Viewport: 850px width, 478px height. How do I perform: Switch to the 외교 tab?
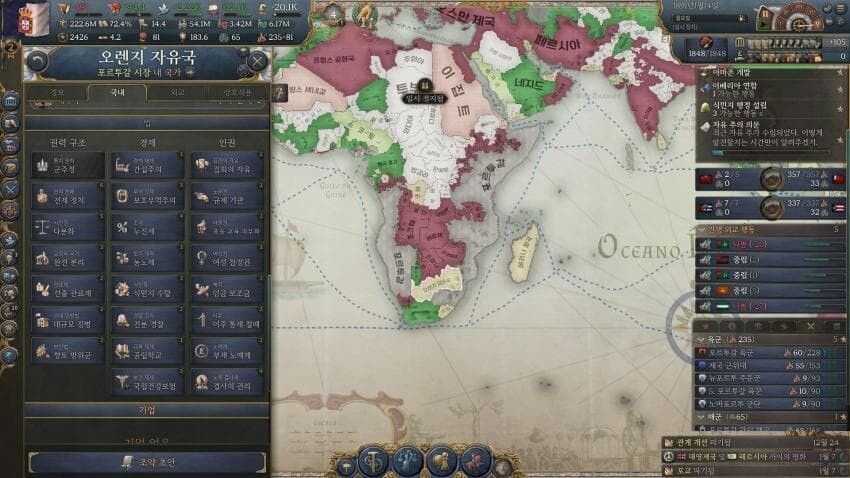click(x=178, y=93)
